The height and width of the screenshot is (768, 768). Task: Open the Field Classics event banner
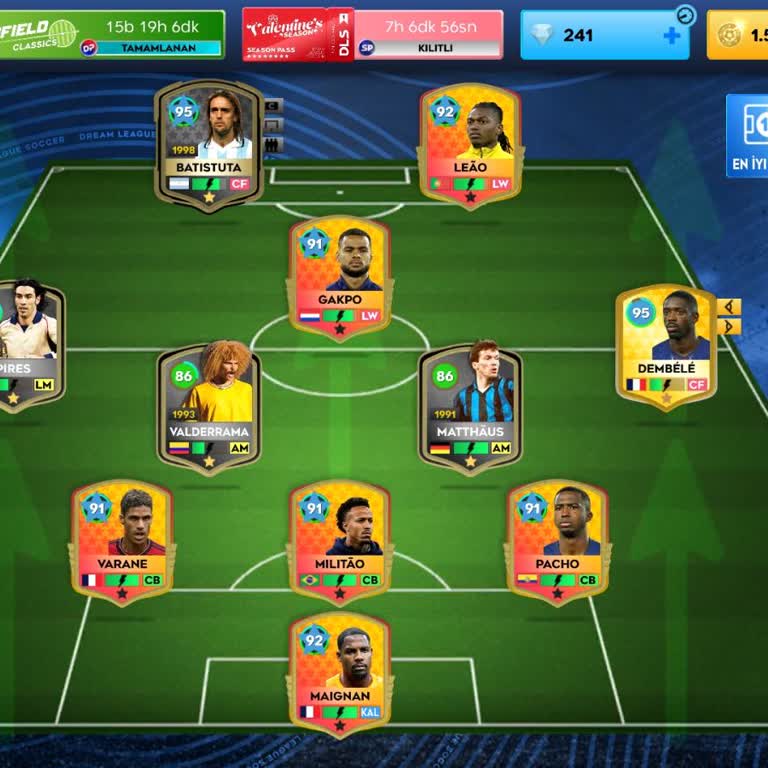pos(110,34)
